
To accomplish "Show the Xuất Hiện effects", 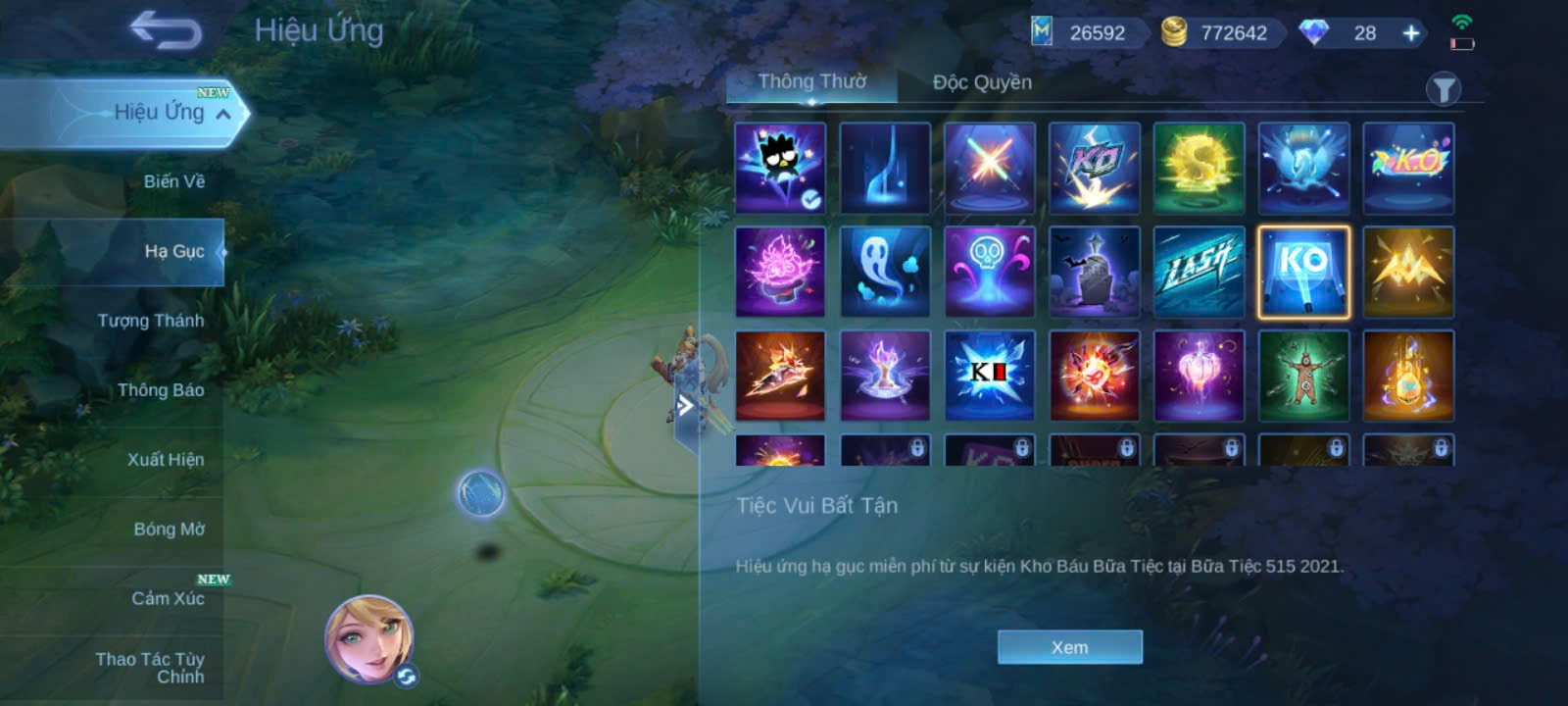I will pos(165,460).
